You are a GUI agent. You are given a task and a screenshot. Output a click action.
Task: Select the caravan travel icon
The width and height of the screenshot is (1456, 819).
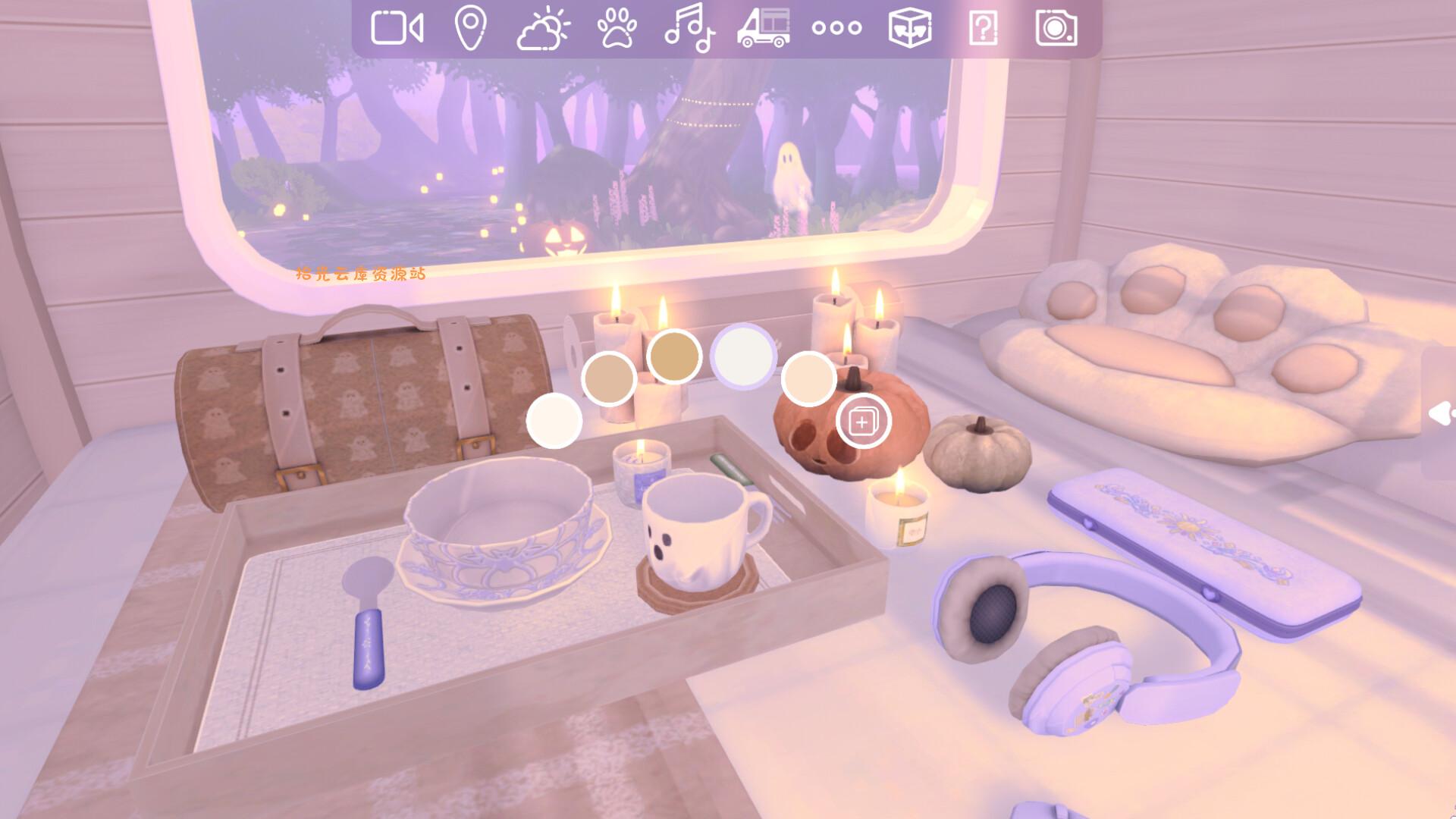[764, 29]
